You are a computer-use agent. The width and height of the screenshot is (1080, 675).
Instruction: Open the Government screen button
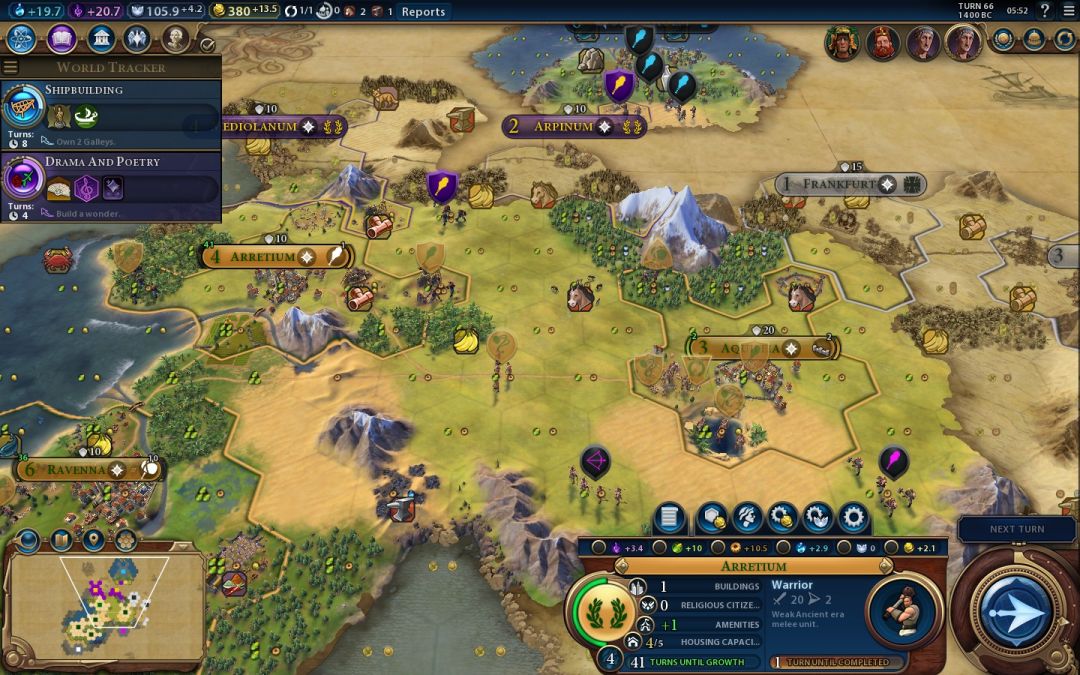pyautogui.click(x=100, y=39)
